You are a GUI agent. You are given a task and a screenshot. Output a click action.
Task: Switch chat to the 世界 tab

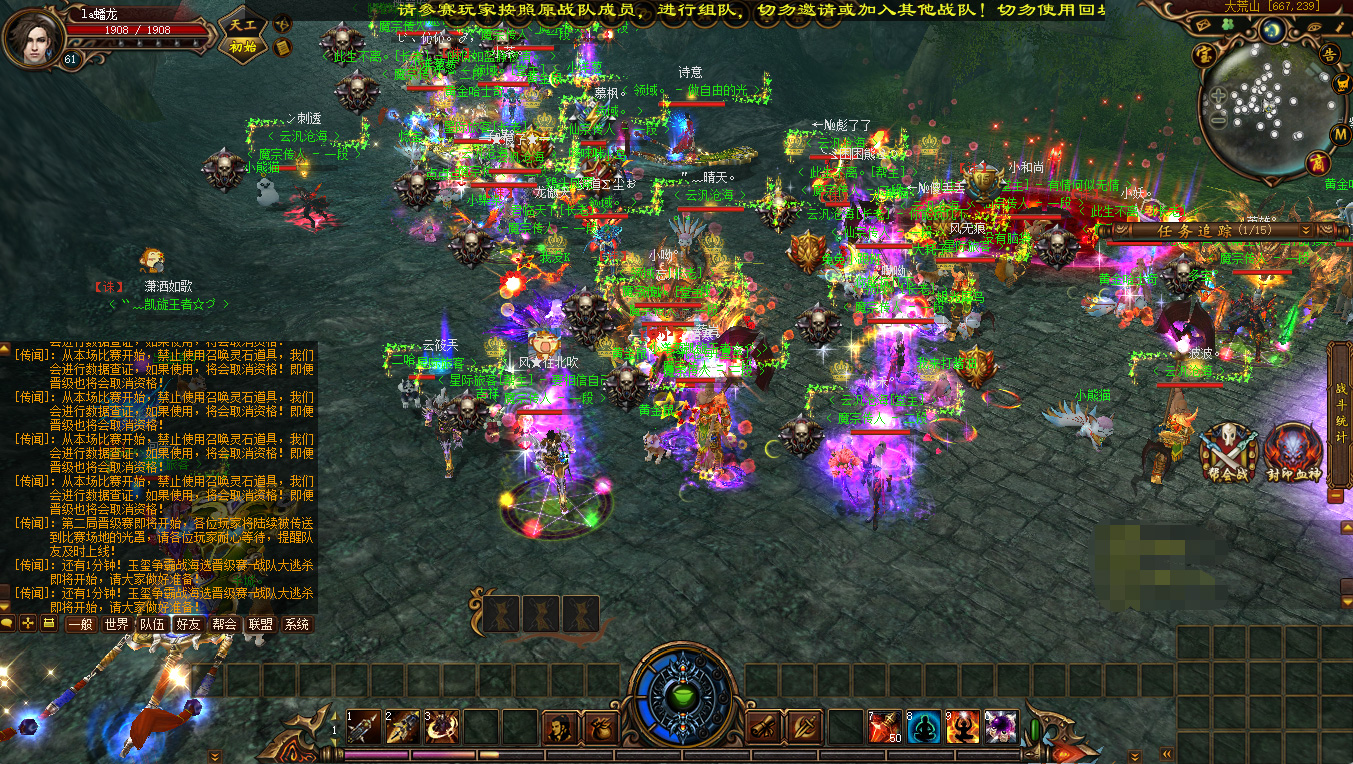pyautogui.click(x=116, y=624)
